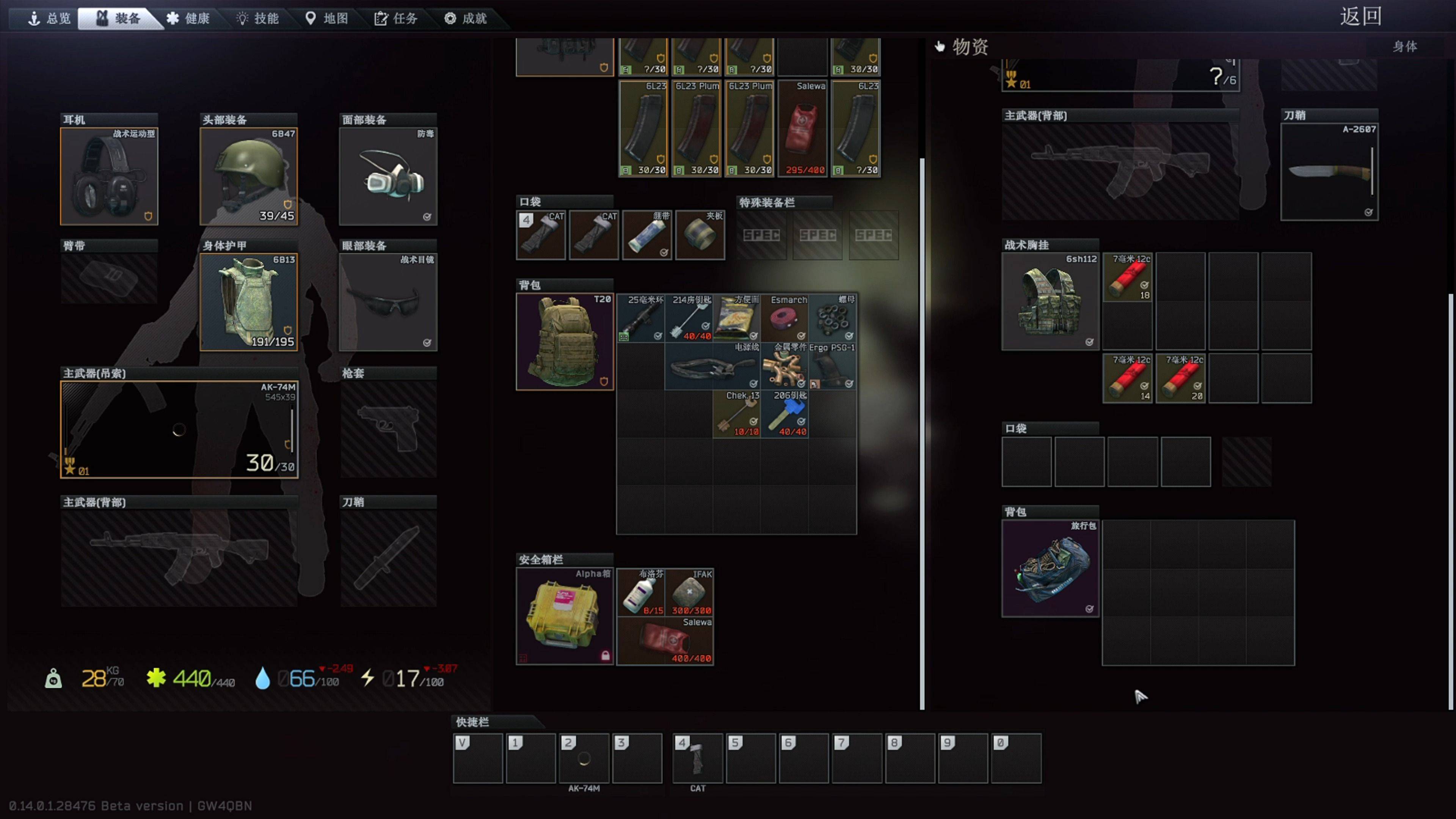This screenshot has width=1456, height=819.
Task: Pick the T20 backpack
Action: (x=565, y=341)
